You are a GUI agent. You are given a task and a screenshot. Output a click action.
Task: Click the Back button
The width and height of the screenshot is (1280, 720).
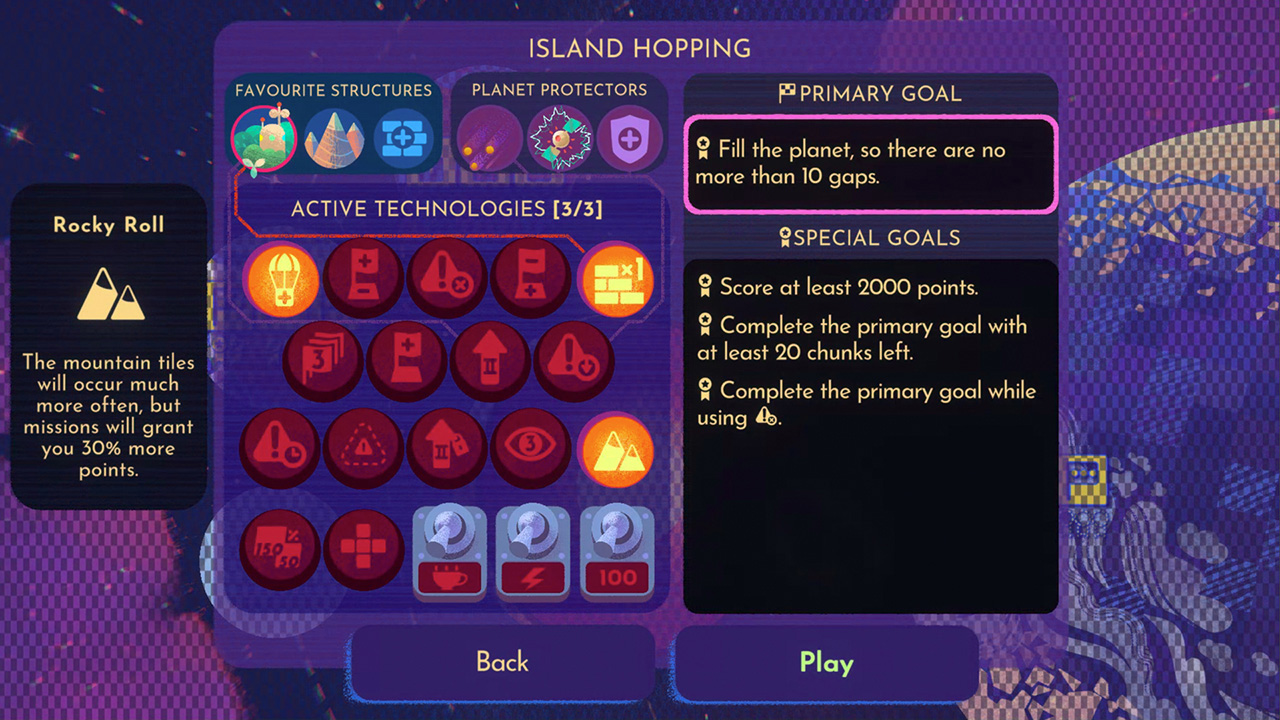point(502,662)
